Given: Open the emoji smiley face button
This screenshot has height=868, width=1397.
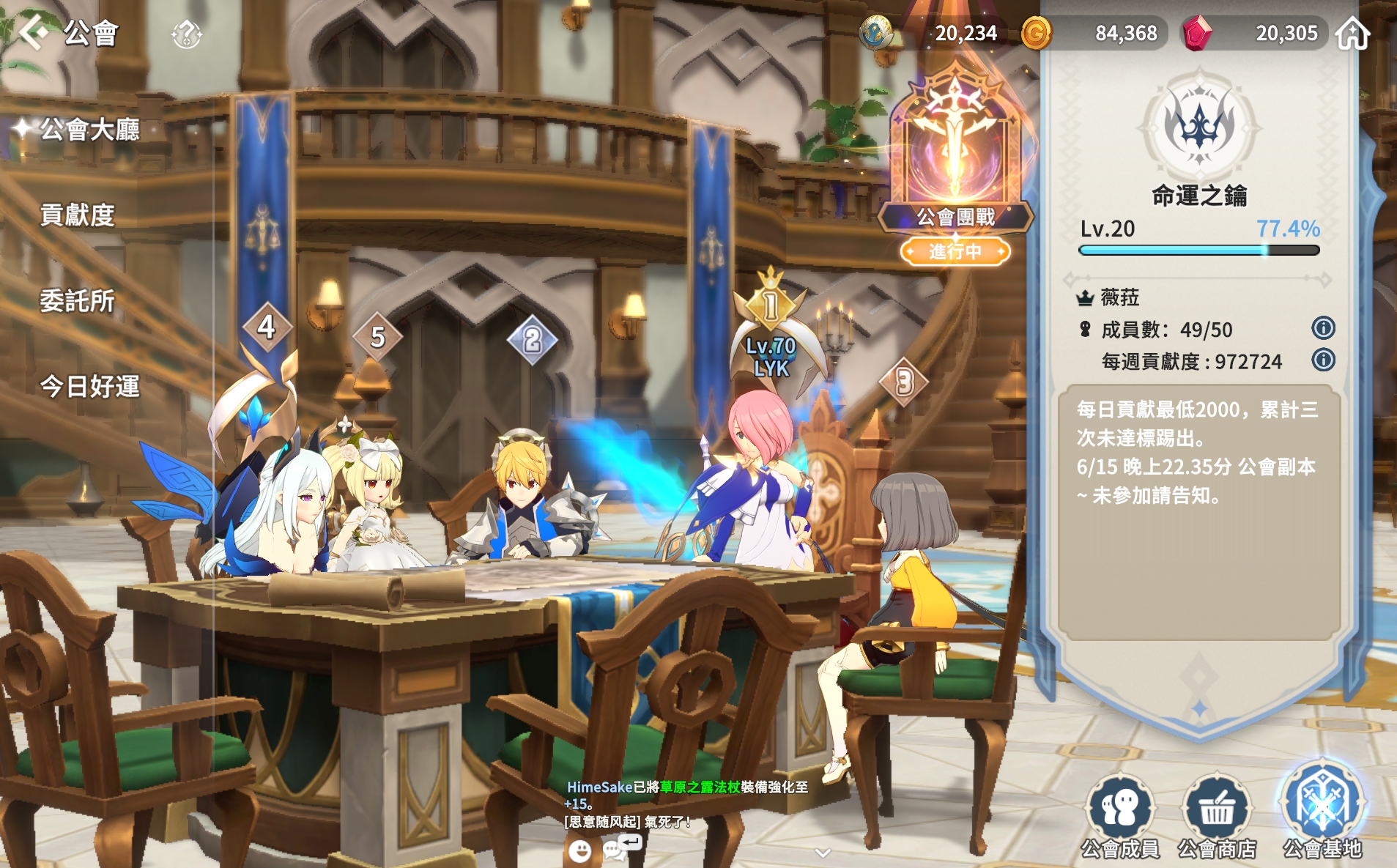Looking at the screenshot, I should click(x=579, y=850).
